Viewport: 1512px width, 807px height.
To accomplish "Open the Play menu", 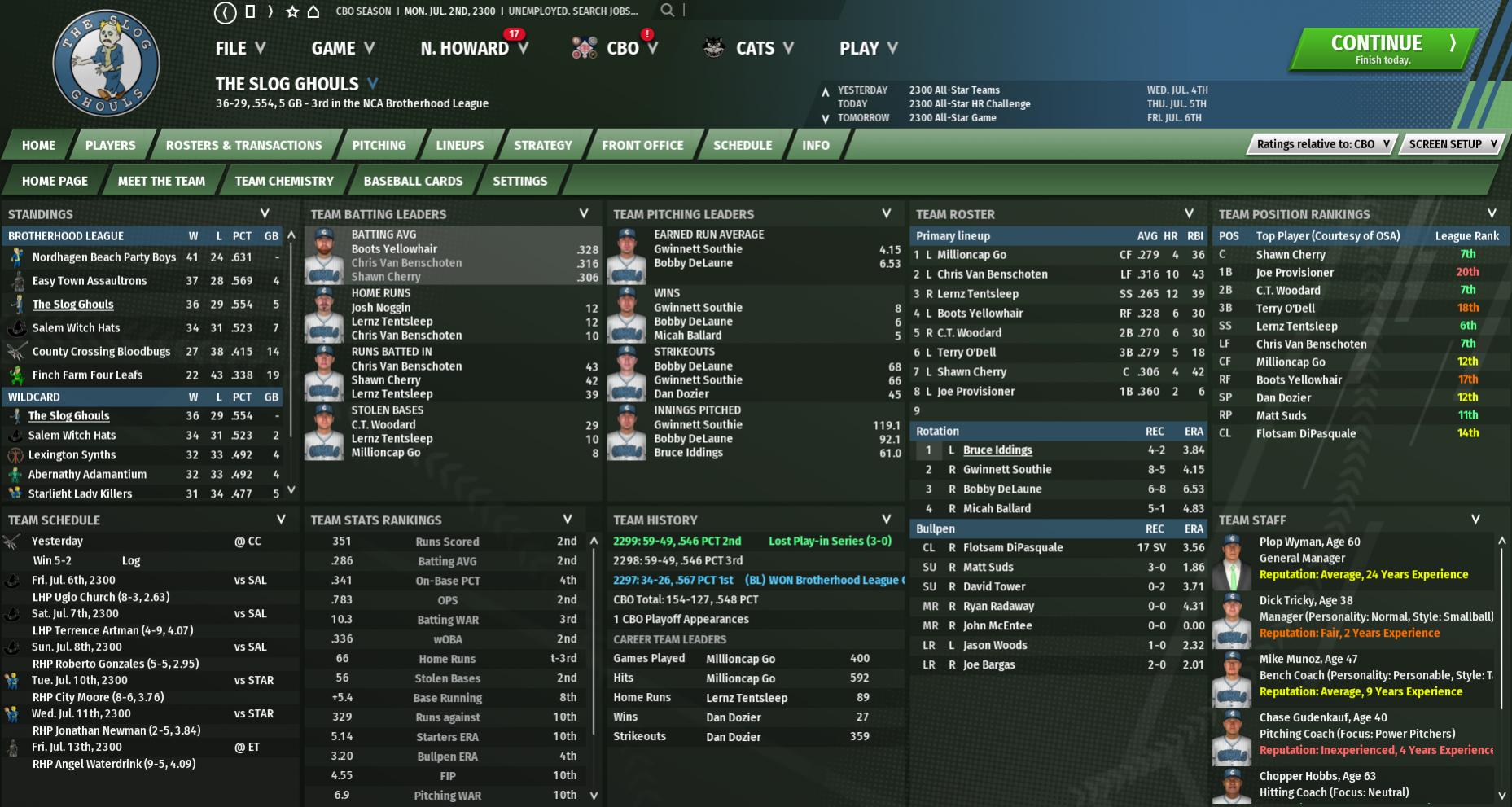I will click(868, 48).
